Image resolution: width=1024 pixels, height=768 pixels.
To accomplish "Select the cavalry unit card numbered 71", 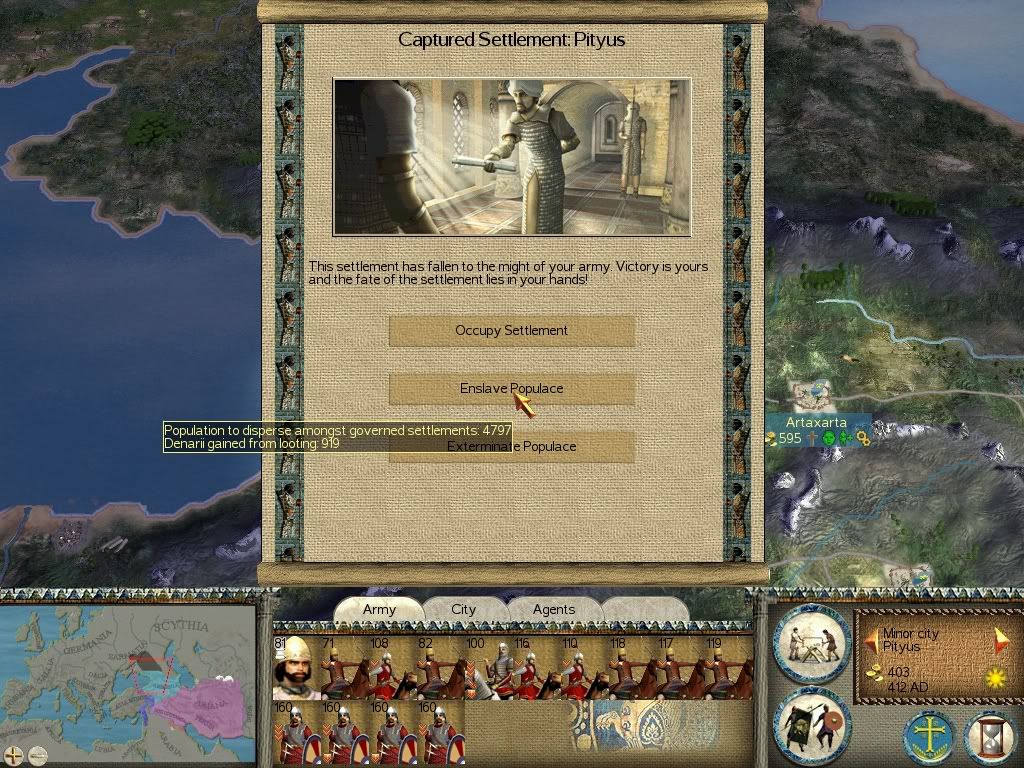I will (341, 668).
